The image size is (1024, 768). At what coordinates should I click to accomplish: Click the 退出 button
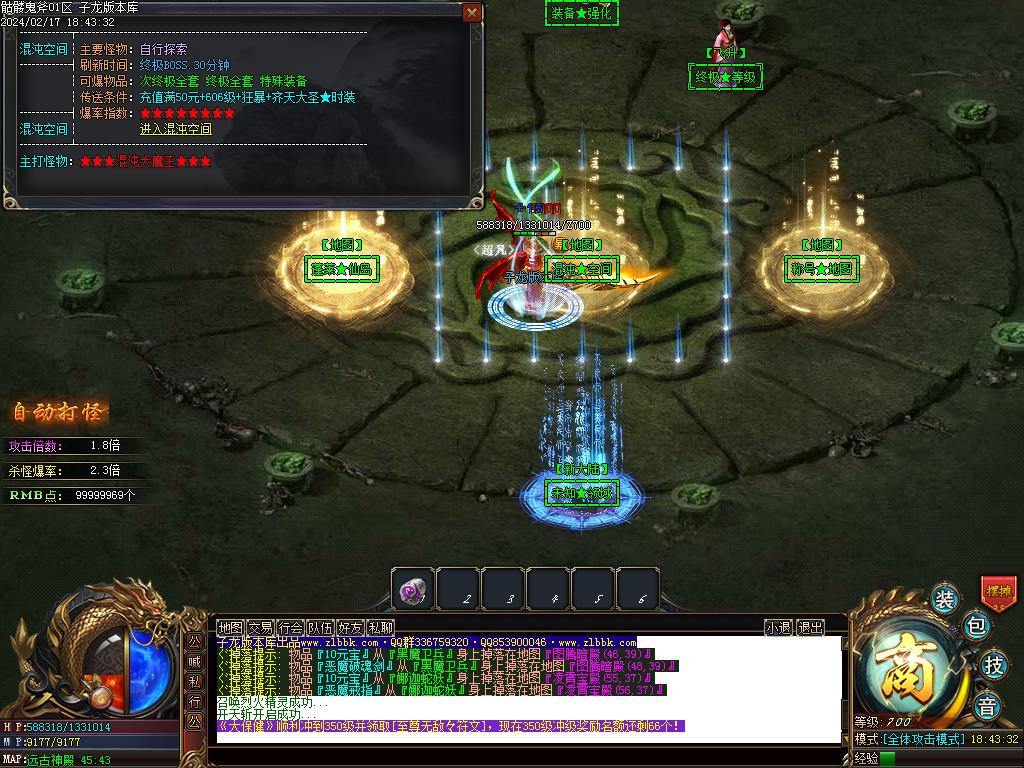click(x=811, y=628)
